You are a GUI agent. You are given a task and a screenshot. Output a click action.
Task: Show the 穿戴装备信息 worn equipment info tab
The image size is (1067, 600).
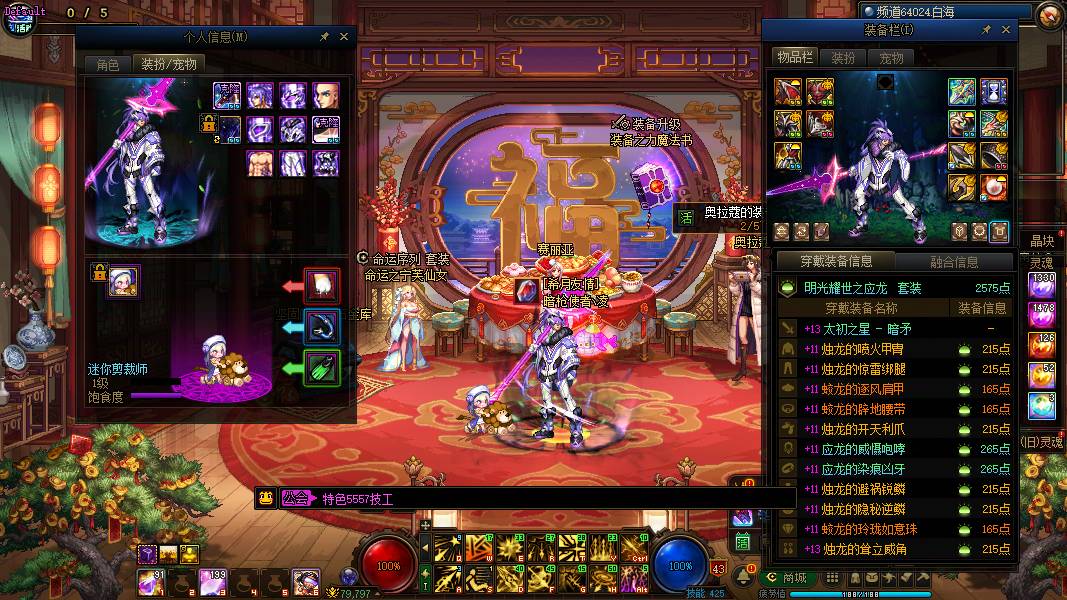point(836,262)
